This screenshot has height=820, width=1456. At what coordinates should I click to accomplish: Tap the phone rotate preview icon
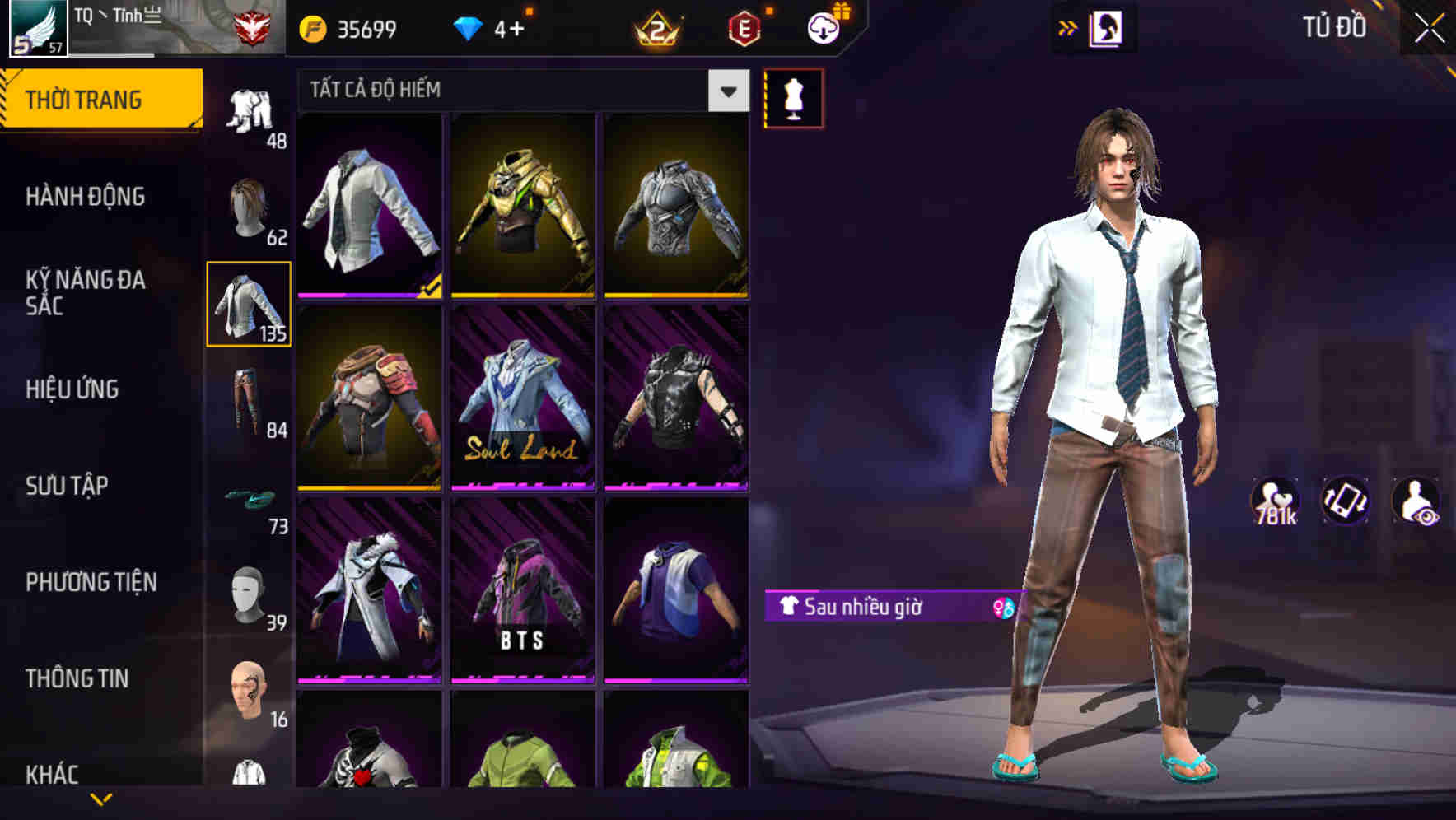(1342, 502)
